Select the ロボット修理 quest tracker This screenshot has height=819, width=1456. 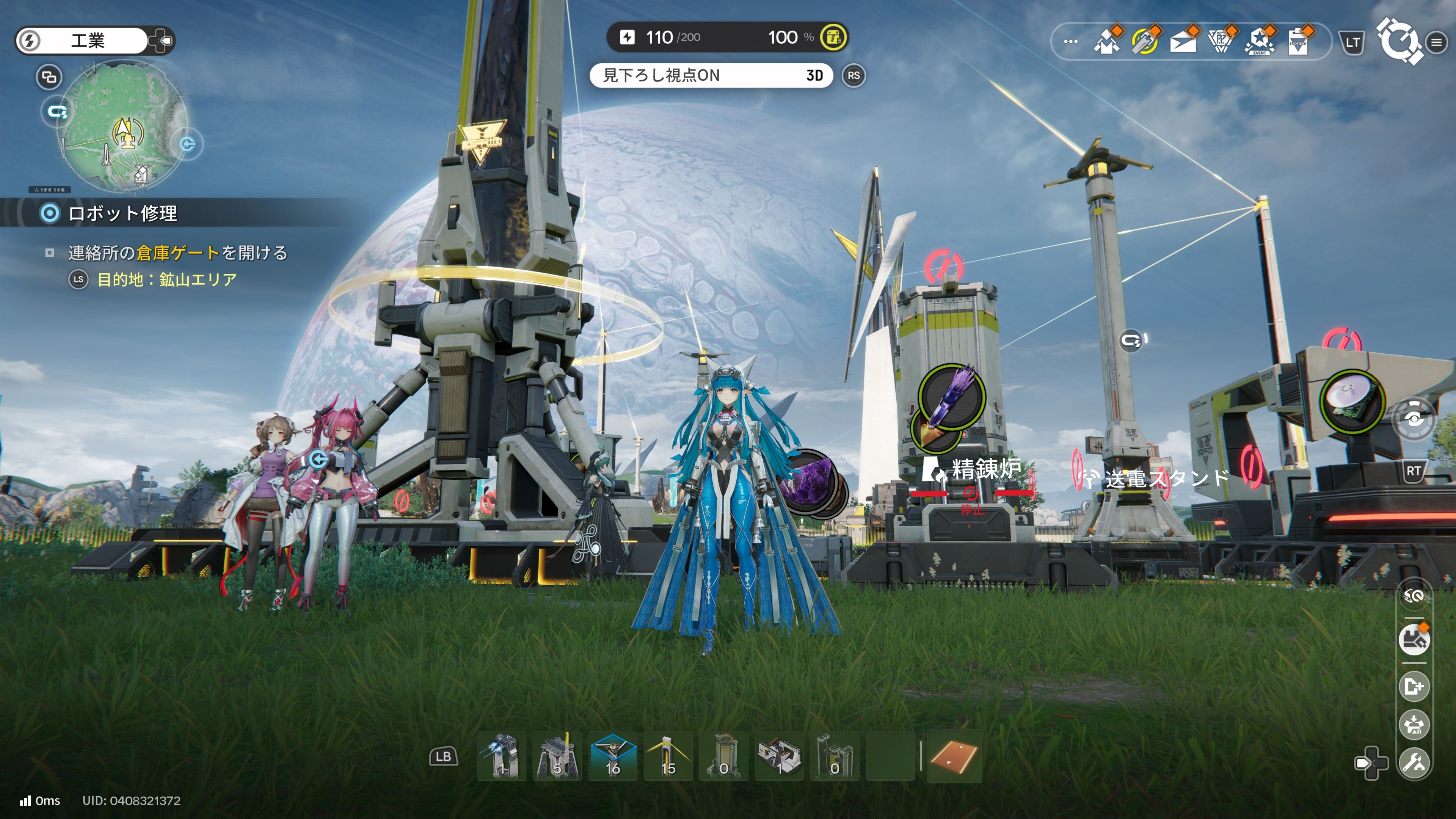coord(122,213)
